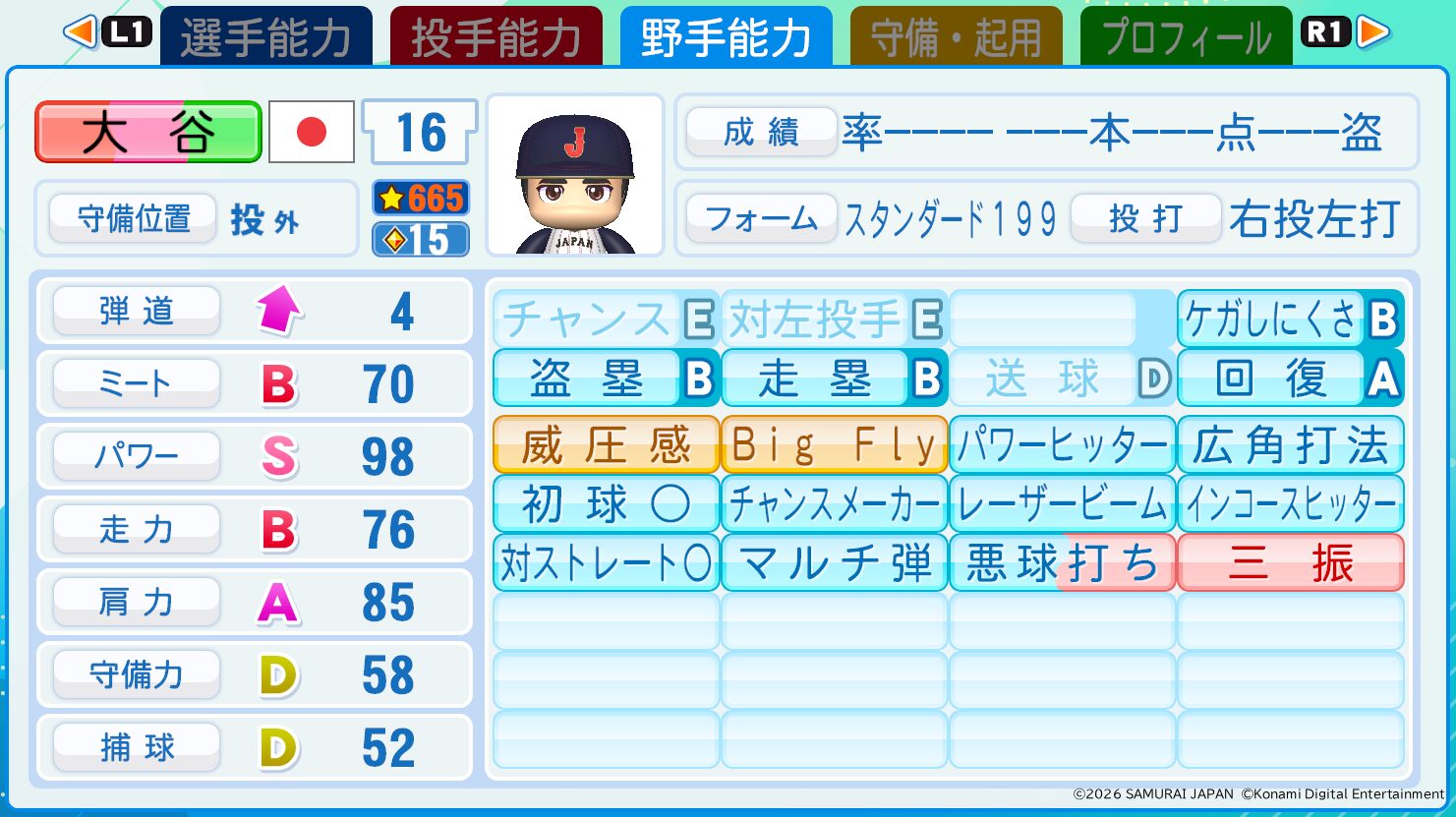Select the 悪球打ち ability badge
This screenshot has width=1456, height=817.
coord(1062,563)
